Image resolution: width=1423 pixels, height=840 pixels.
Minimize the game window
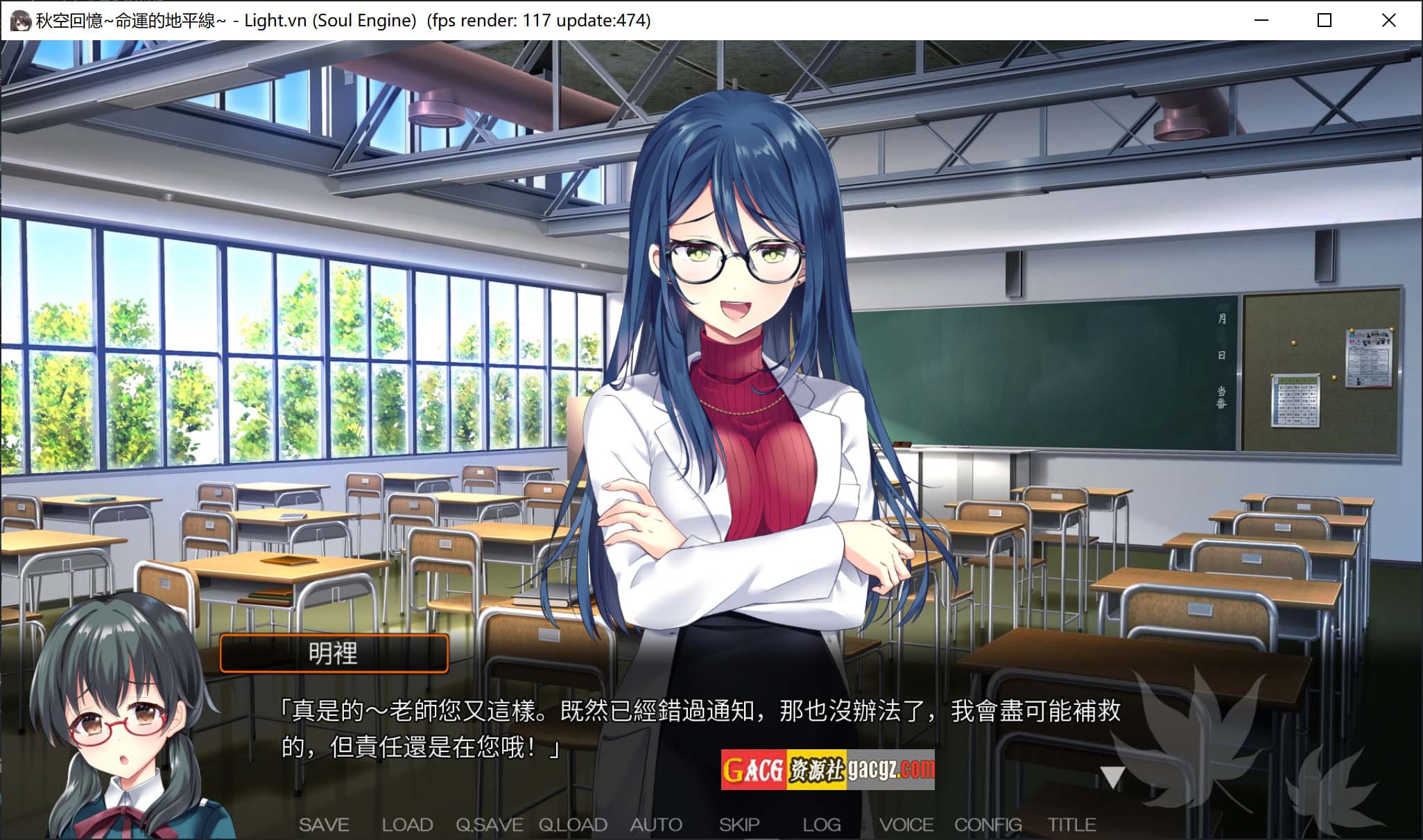1261,20
